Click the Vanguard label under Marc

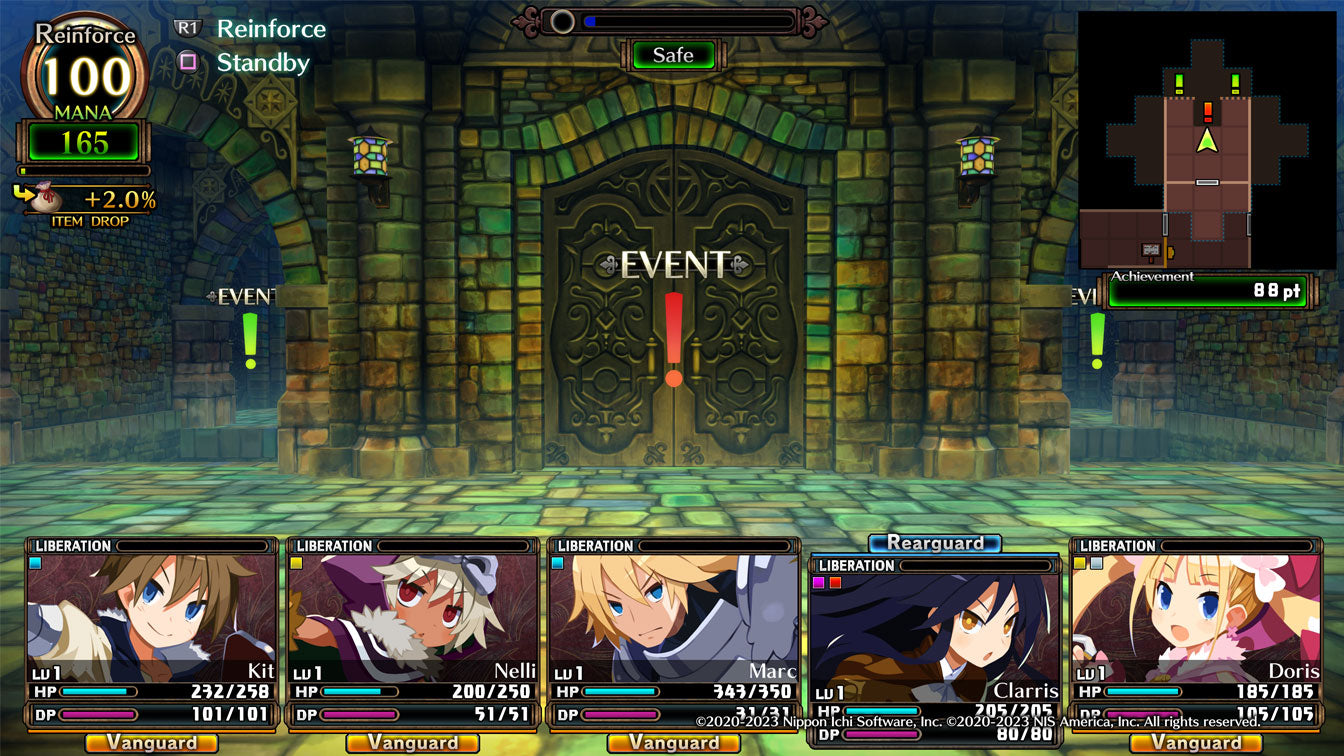674,743
